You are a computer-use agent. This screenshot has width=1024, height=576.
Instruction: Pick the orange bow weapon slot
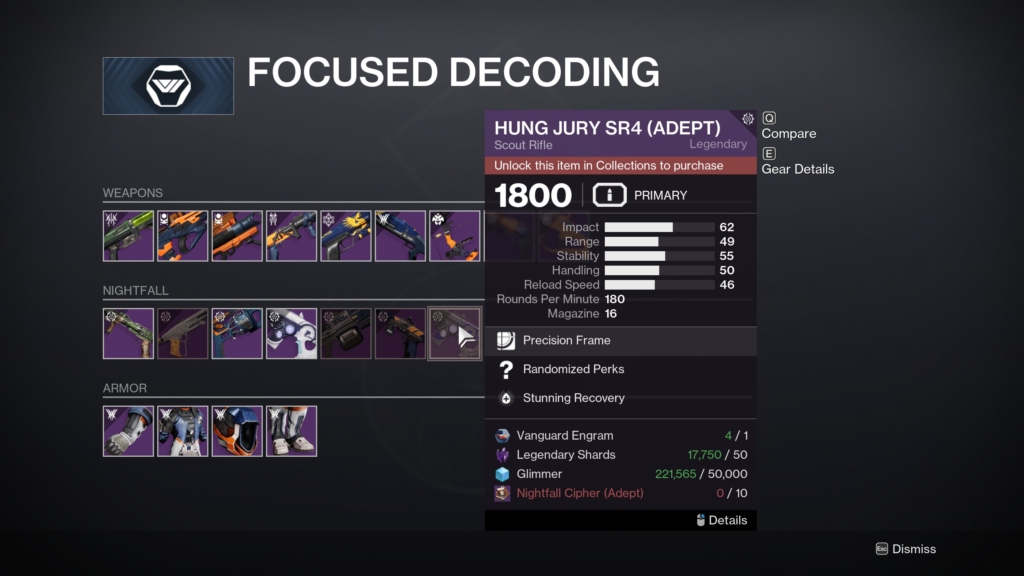click(x=455, y=236)
